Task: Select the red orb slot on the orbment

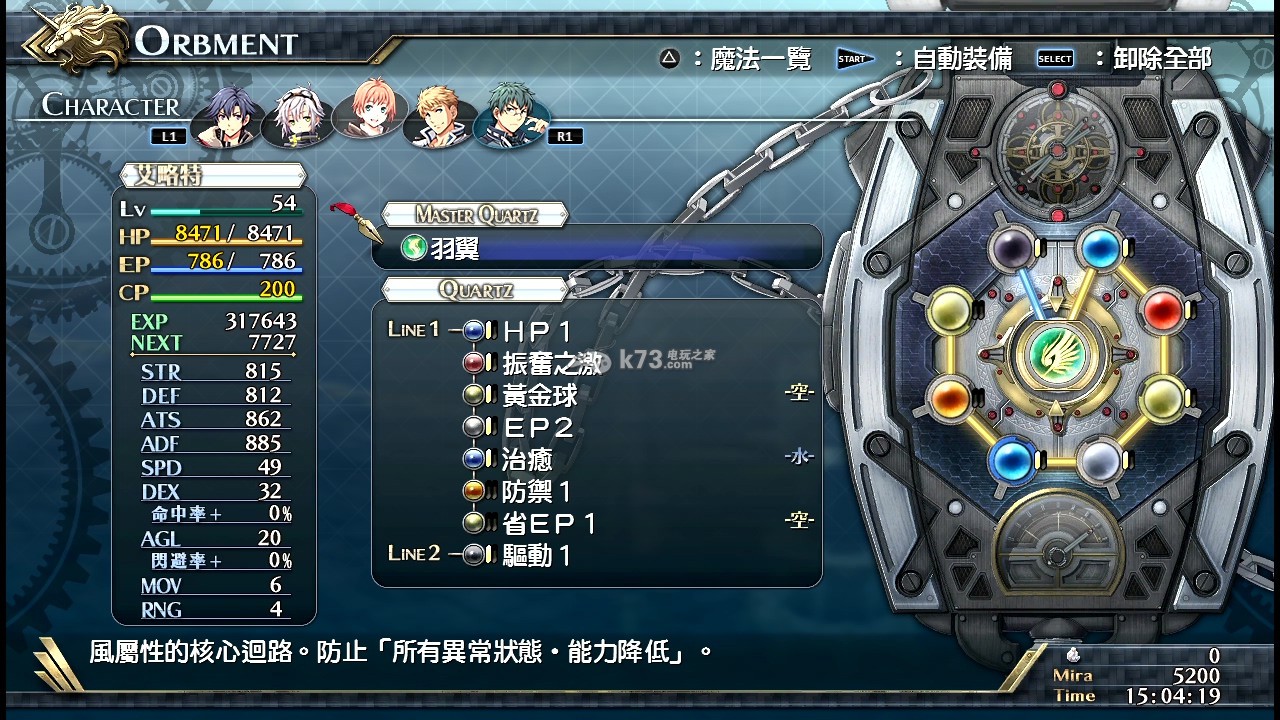Action: coord(1162,311)
